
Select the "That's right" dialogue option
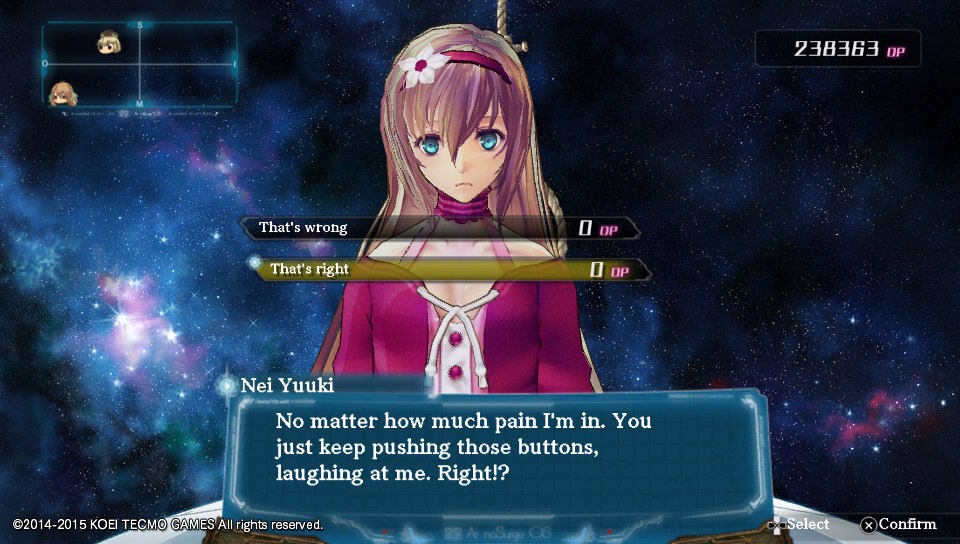click(x=450, y=270)
